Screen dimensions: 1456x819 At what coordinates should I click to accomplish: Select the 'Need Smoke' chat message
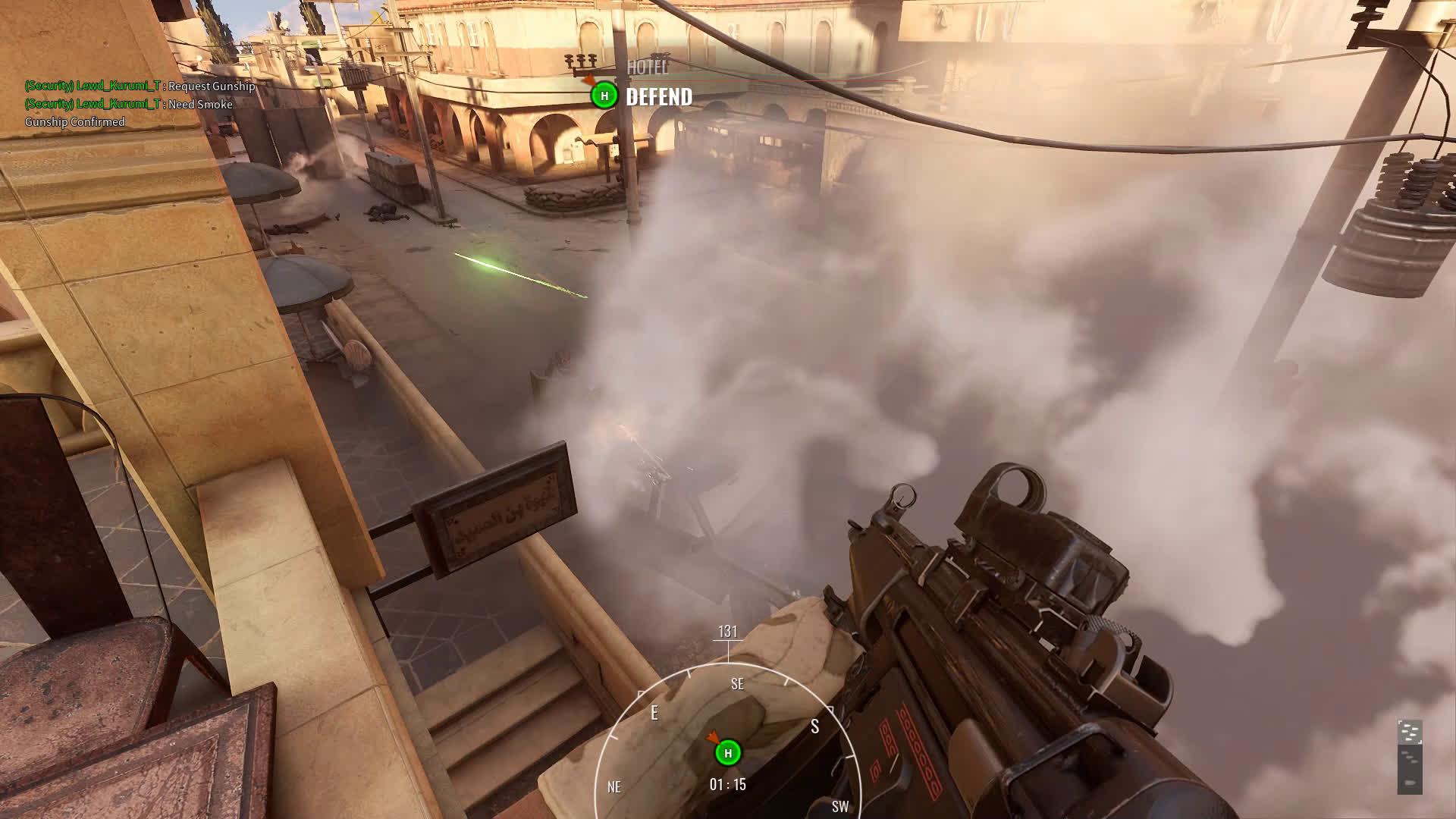129,104
